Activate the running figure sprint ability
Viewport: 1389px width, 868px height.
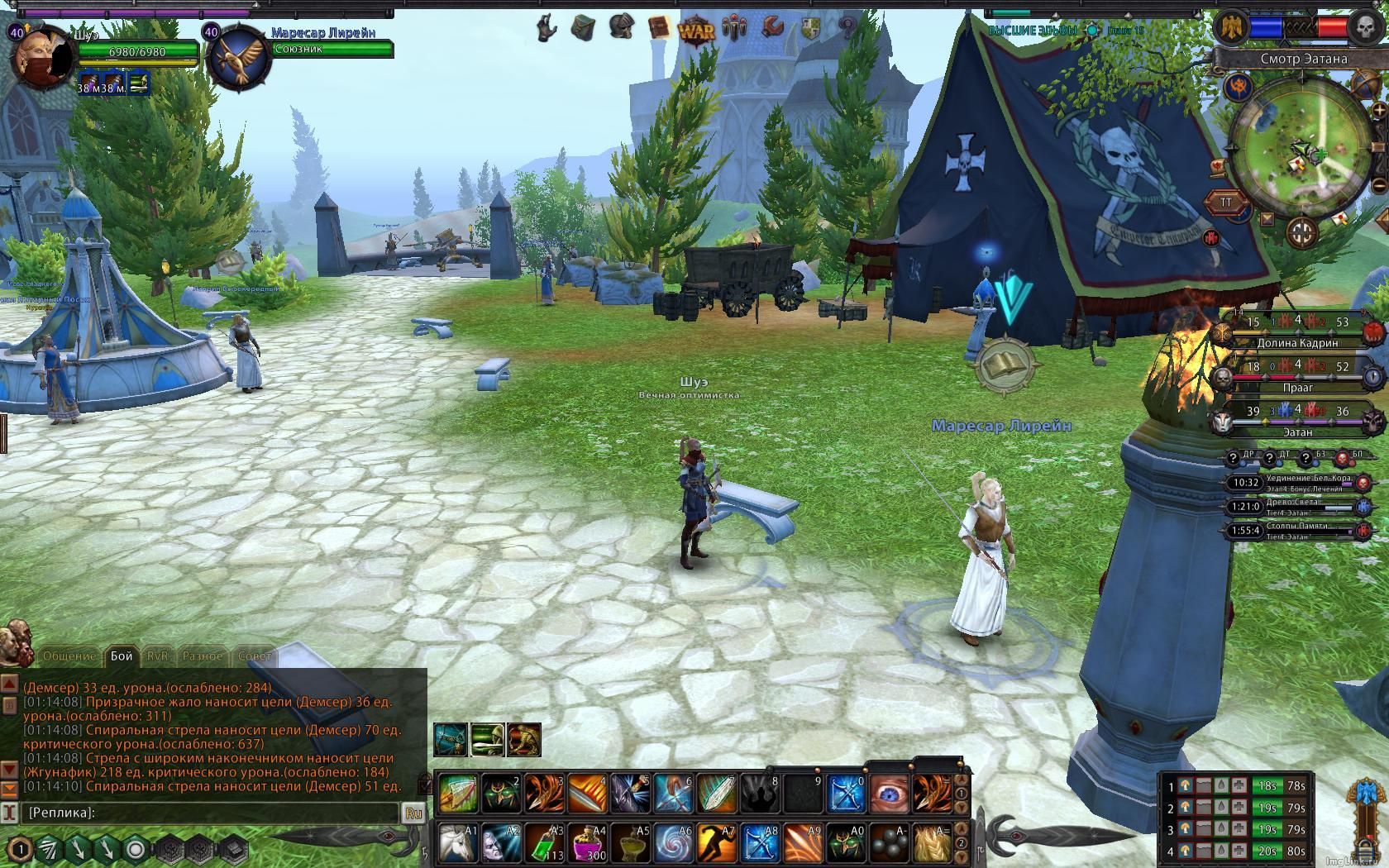coord(716,843)
